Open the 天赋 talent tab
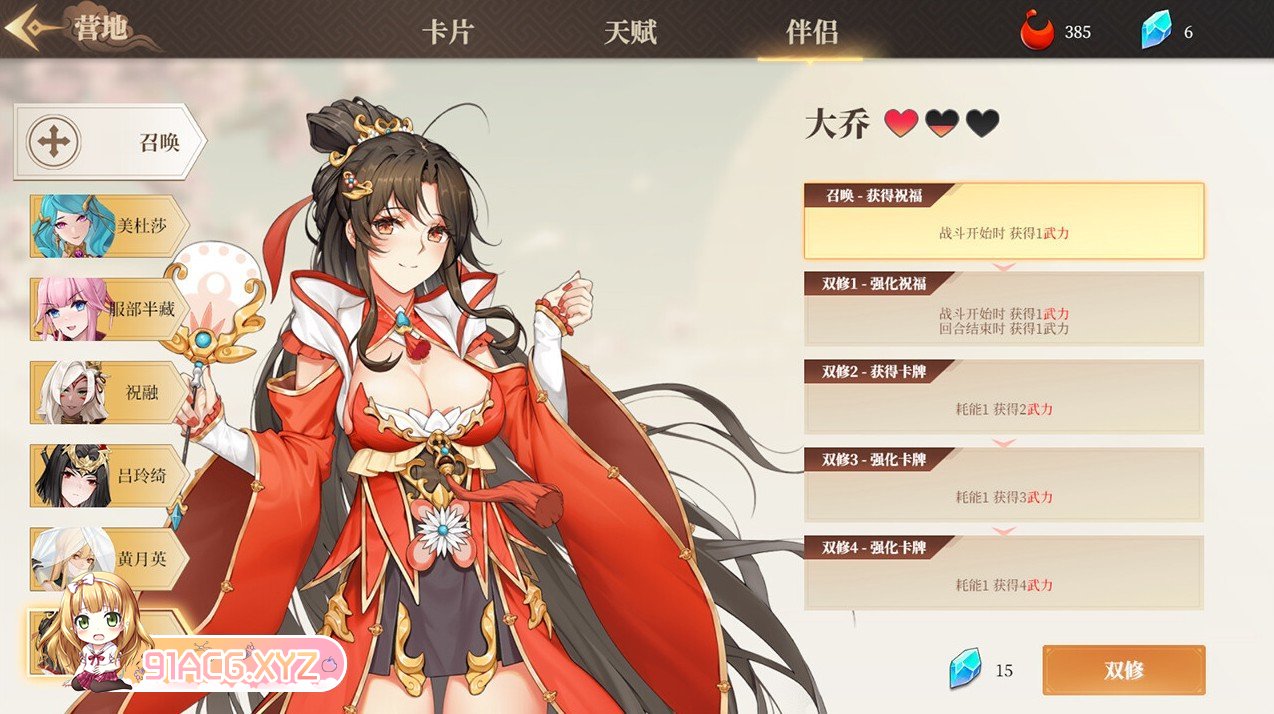 point(630,31)
